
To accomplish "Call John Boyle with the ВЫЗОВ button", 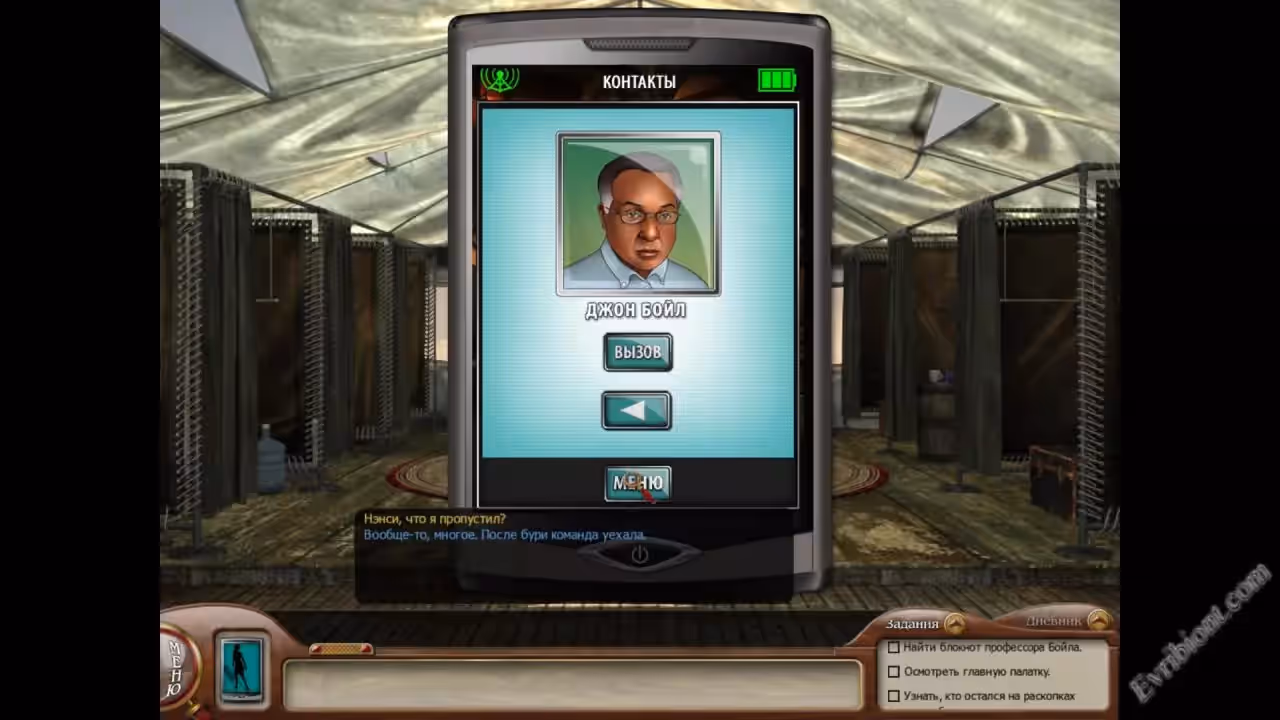I will [x=637, y=352].
